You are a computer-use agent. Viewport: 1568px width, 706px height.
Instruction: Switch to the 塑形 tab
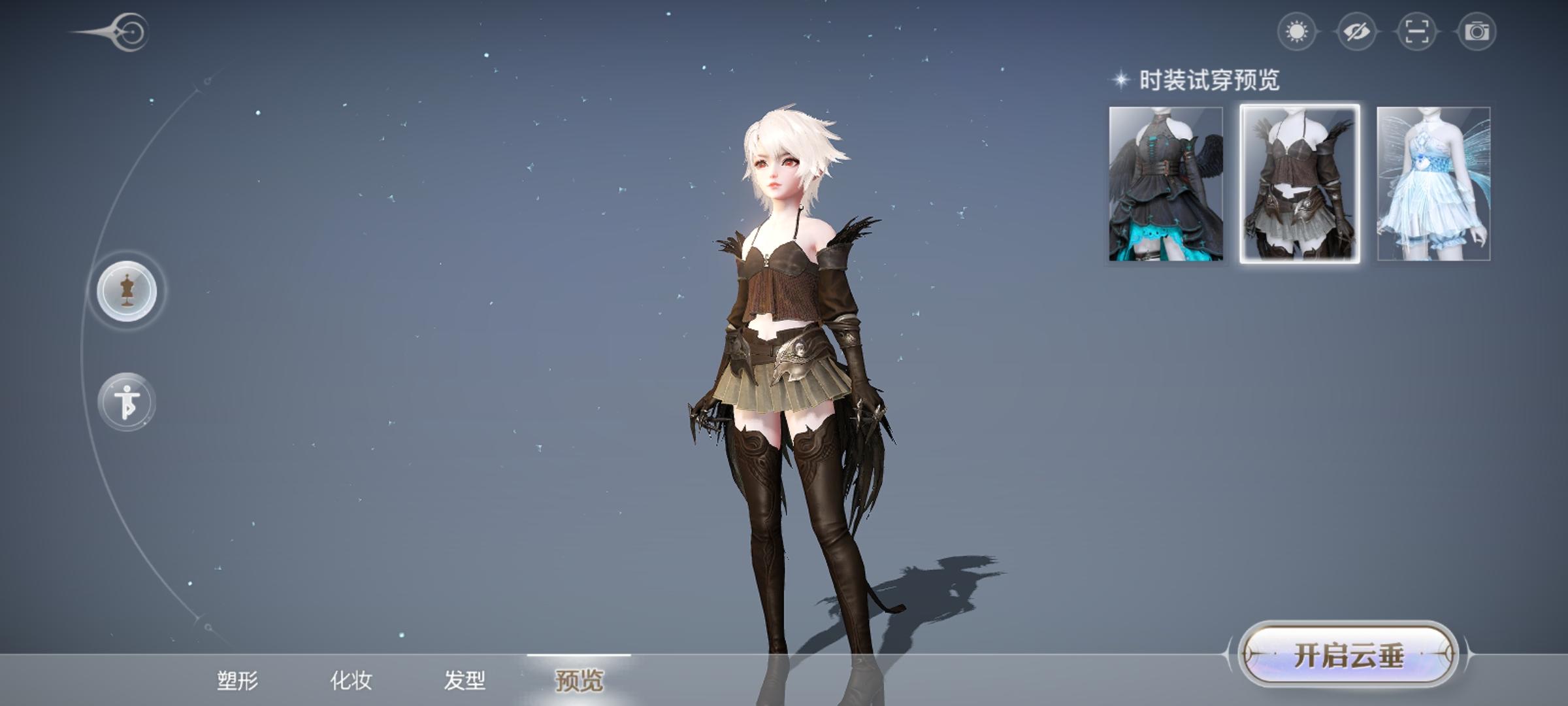[239, 680]
